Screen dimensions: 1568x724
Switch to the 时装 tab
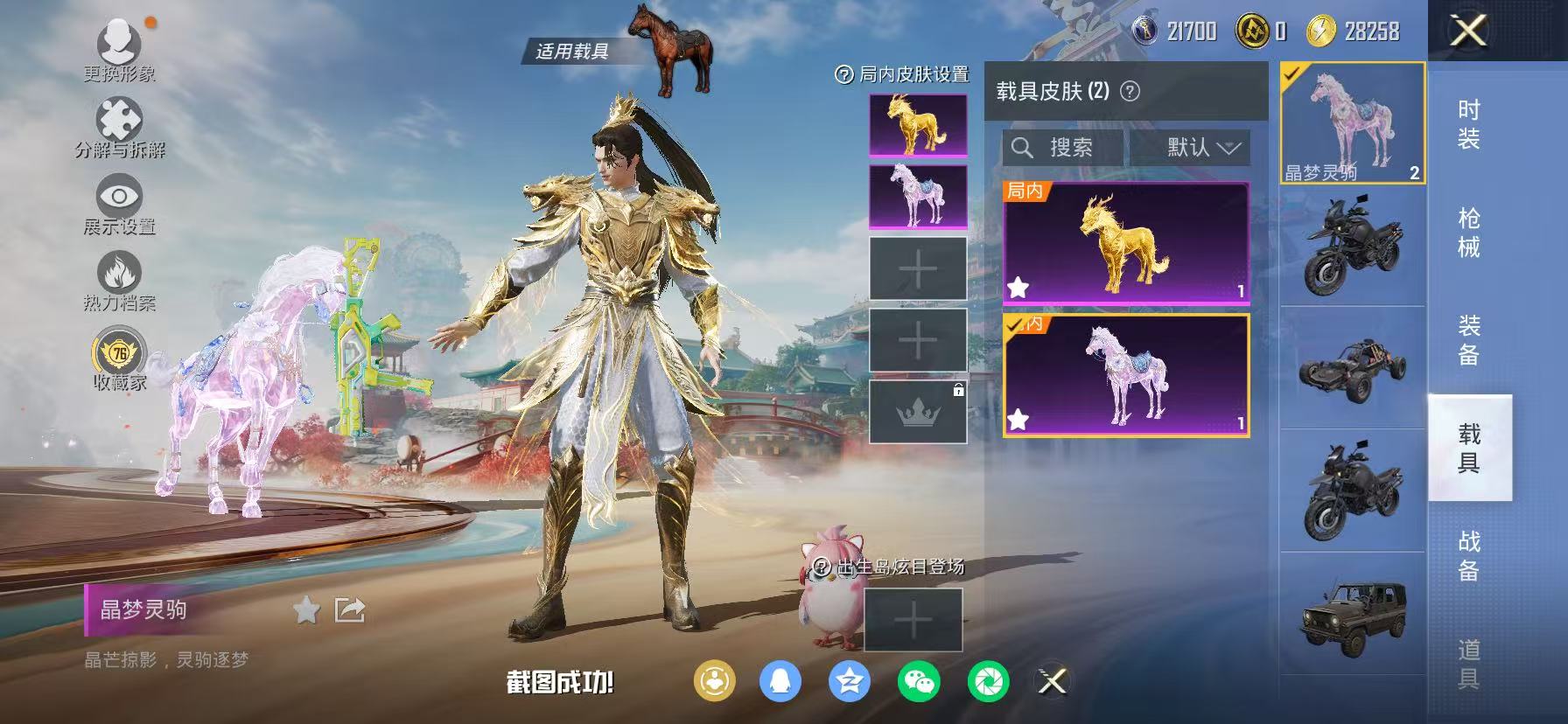pos(1467,122)
